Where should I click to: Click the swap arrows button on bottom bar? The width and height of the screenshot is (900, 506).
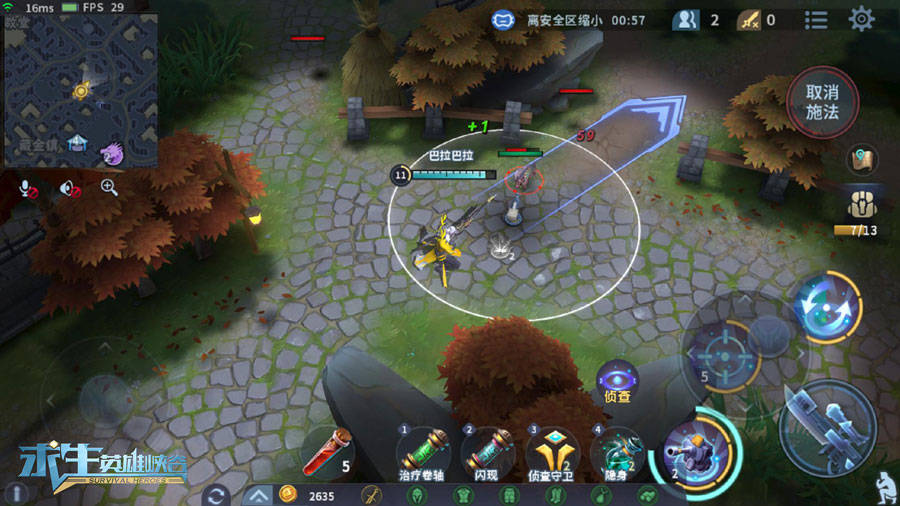pyautogui.click(x=214, y=495)
